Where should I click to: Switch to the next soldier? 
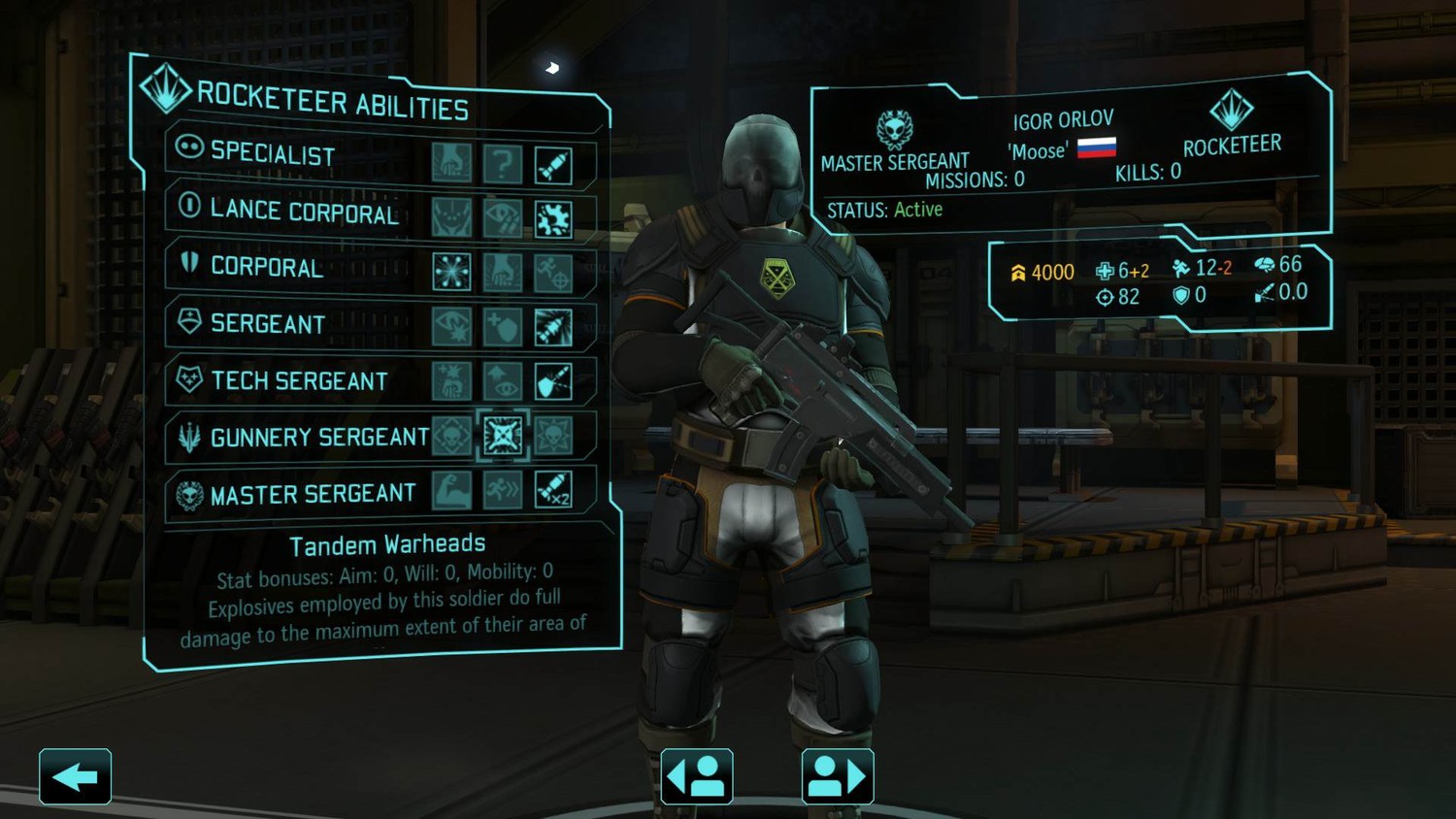(837, 776)
